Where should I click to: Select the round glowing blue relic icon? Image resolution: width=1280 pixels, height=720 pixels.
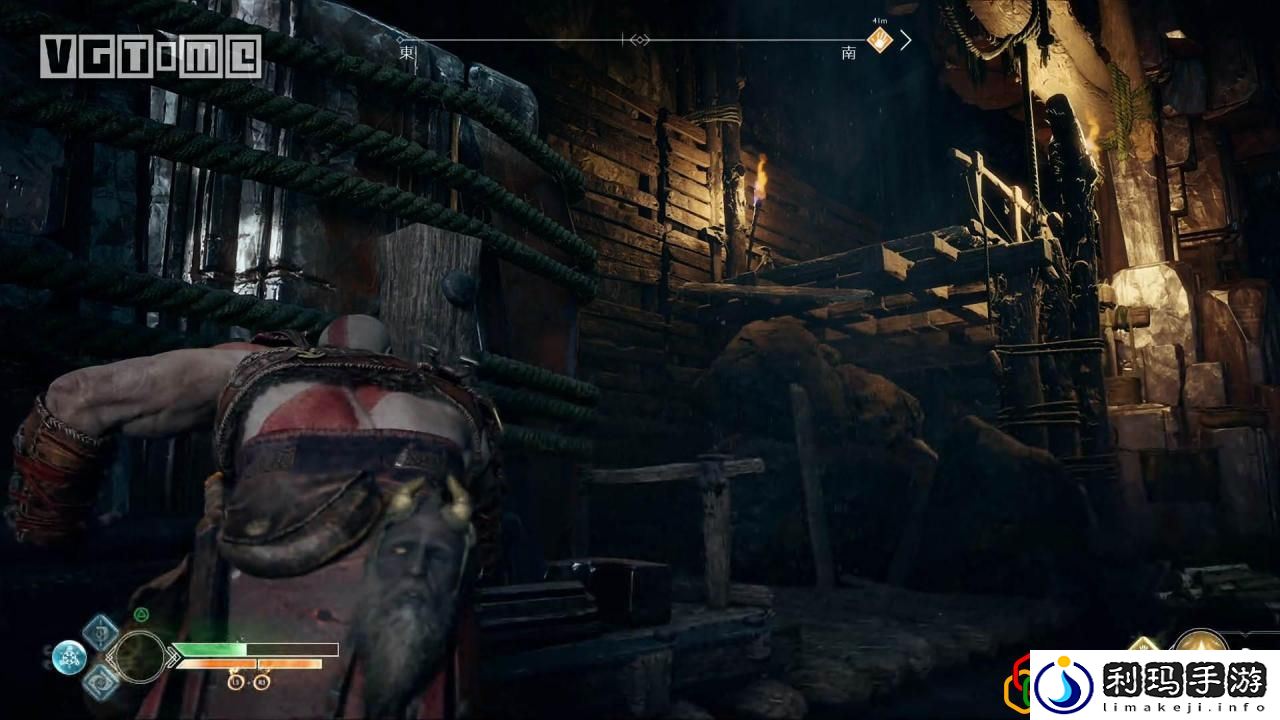[69, 656]
